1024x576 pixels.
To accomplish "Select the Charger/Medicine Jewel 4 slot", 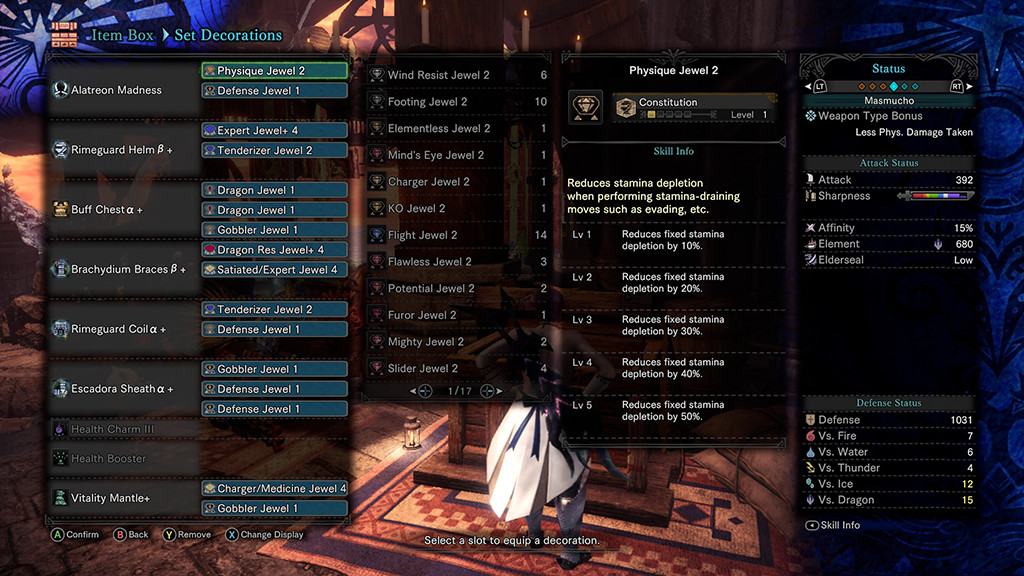I will 274,489.
